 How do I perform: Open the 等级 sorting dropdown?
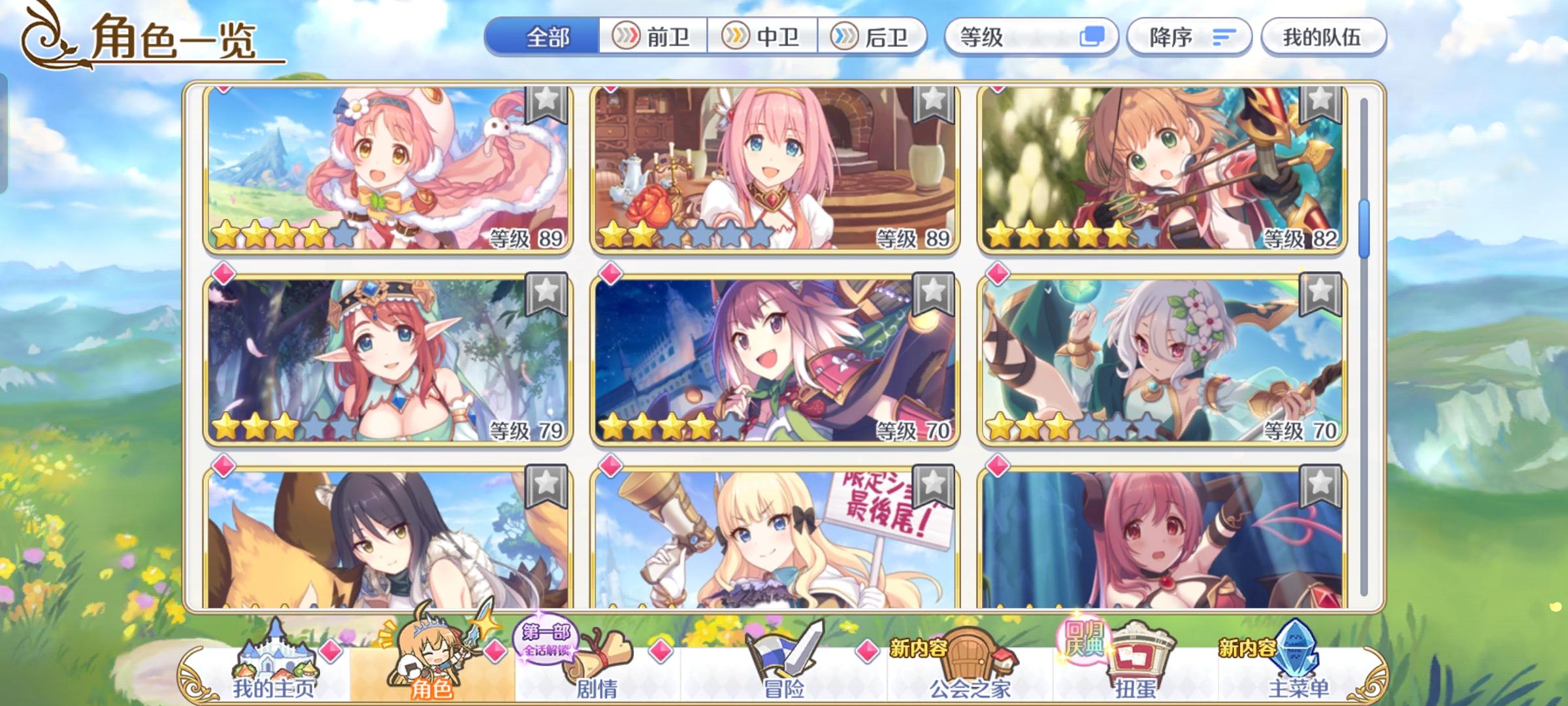1000,38
